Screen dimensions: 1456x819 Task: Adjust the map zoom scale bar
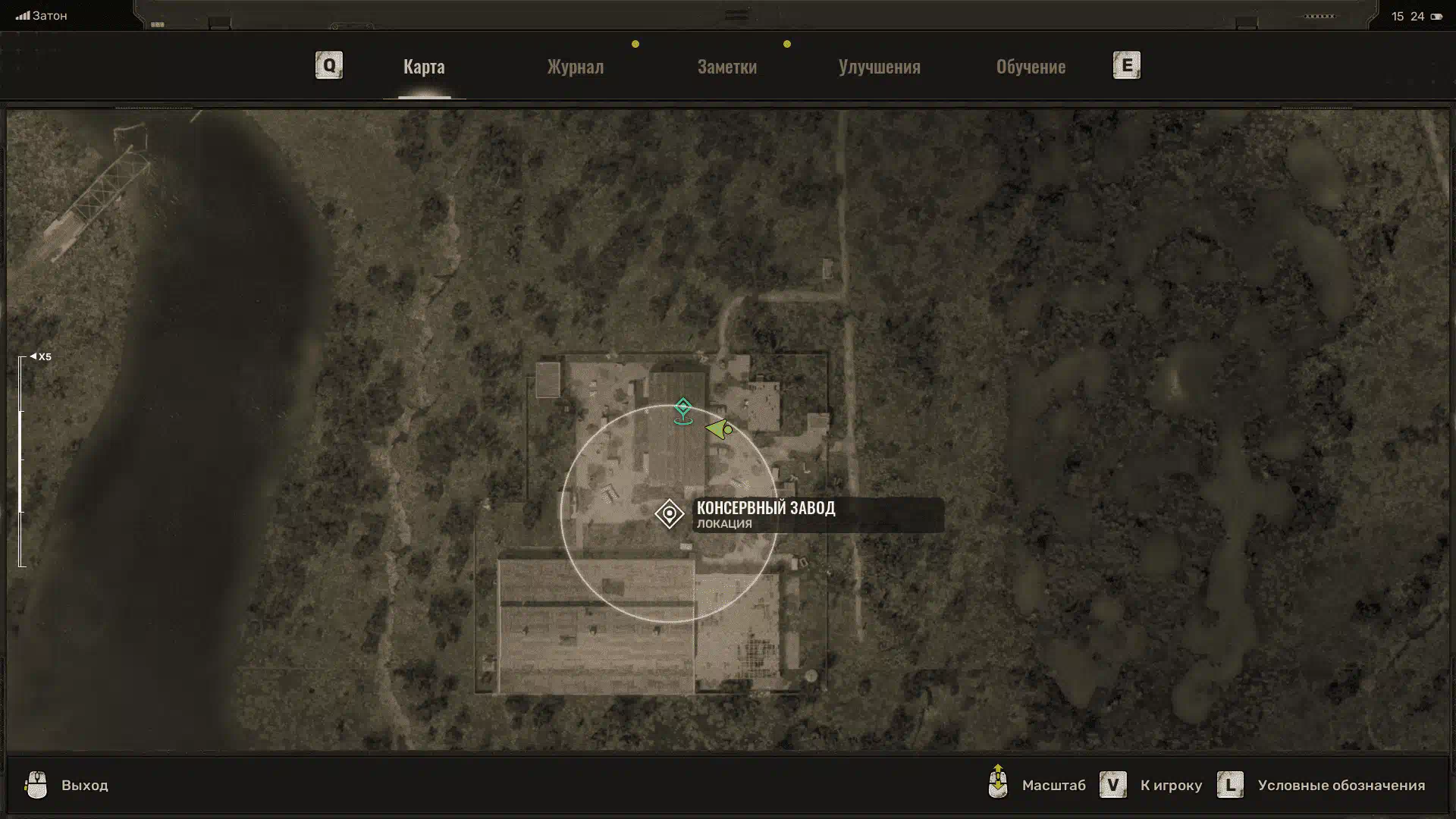[21, 461]
